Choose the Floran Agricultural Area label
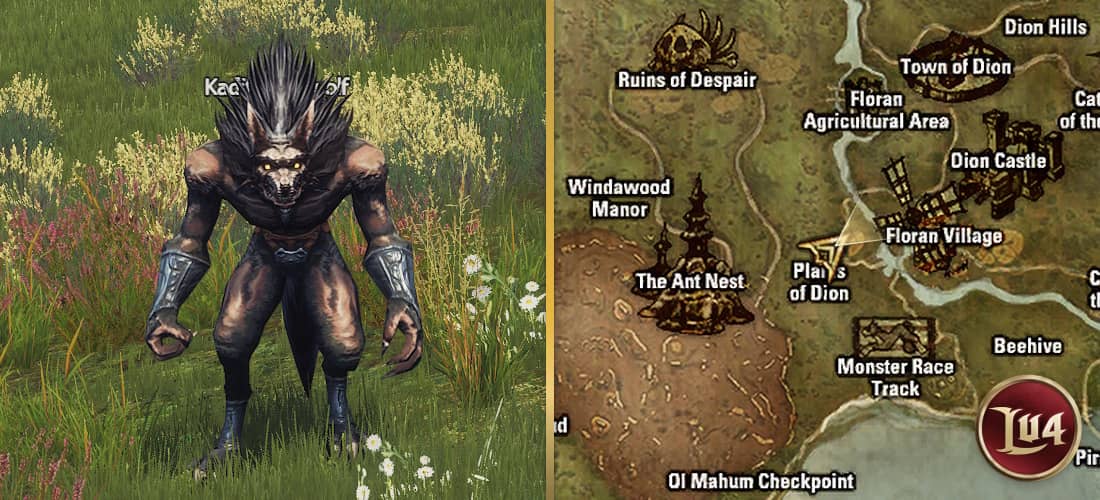The width and height of the screenshot is (1100, 500). click(876, 111)
